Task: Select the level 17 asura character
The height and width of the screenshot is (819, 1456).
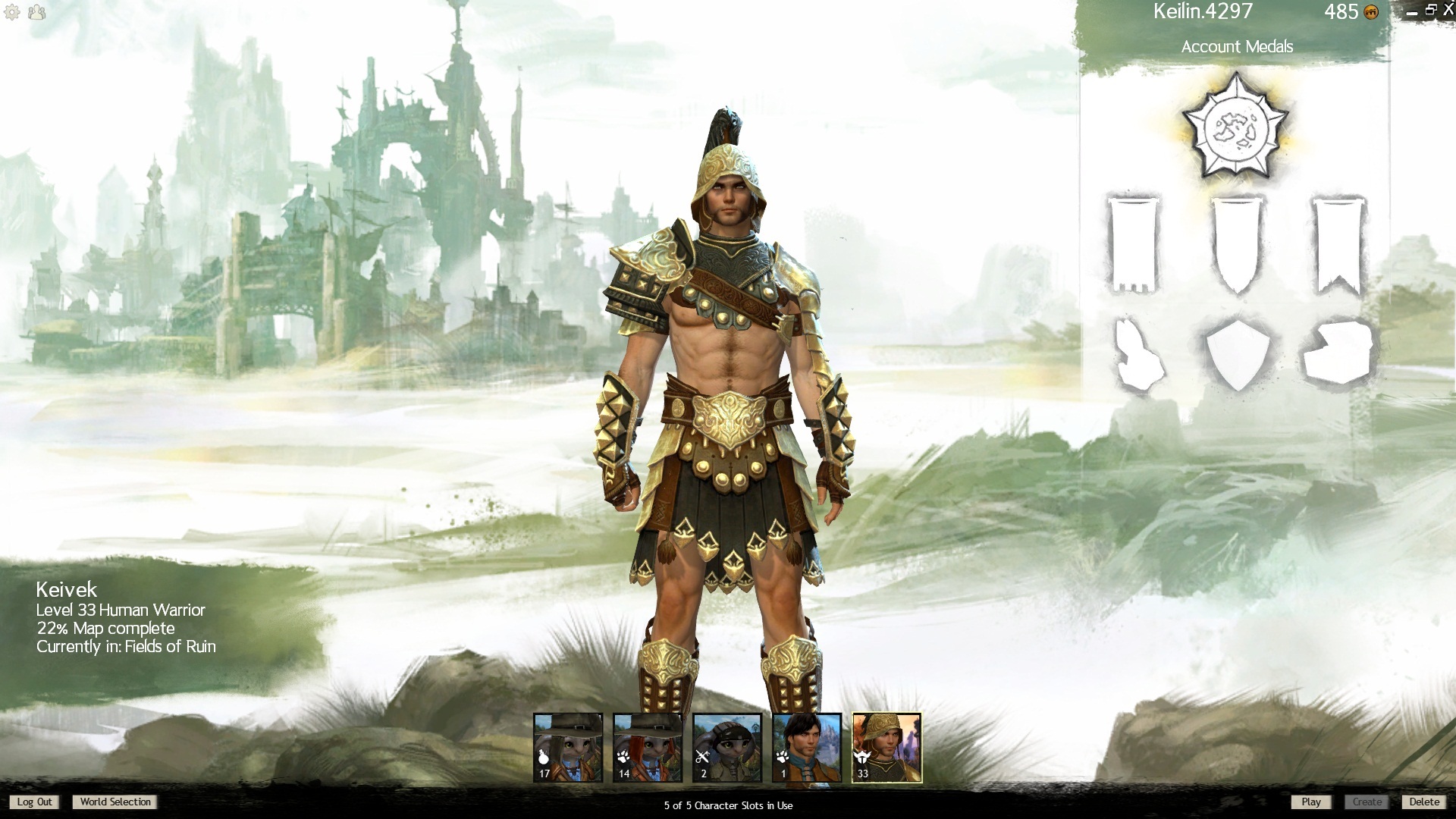Action: click(568, 747)
